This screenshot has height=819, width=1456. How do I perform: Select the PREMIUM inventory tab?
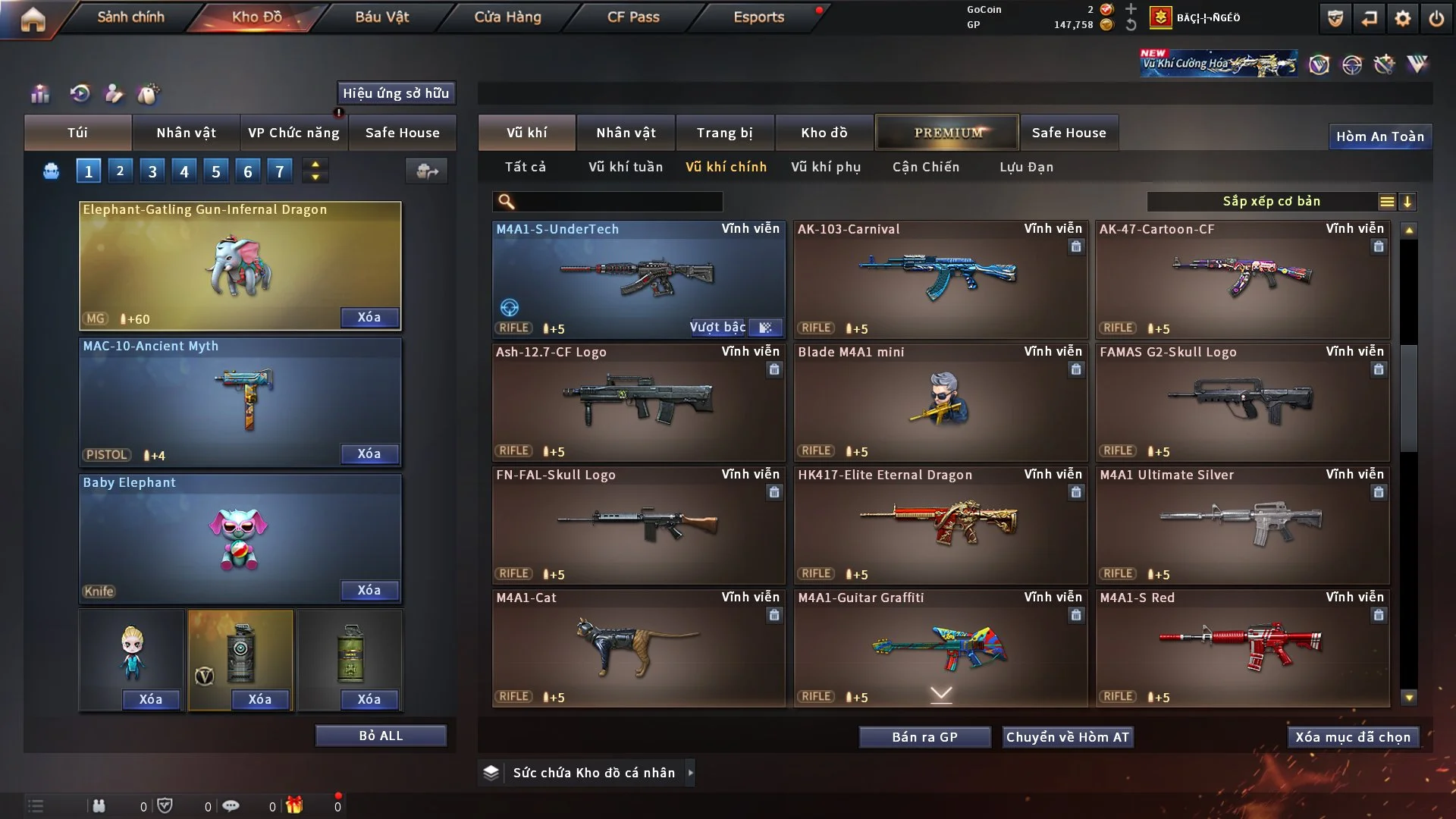948,133
